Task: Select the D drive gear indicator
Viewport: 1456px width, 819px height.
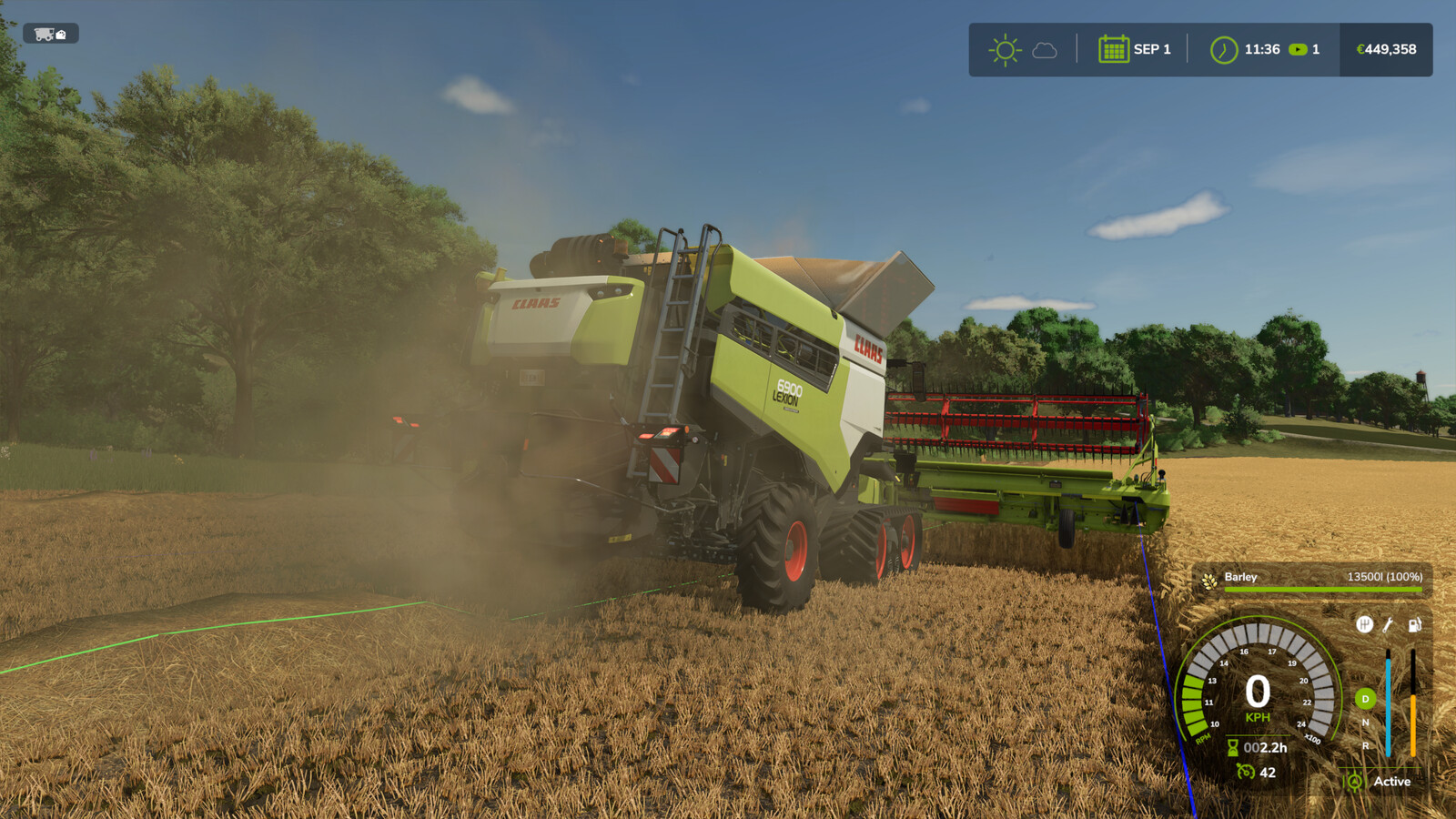Action: (x=1364, y=696)
